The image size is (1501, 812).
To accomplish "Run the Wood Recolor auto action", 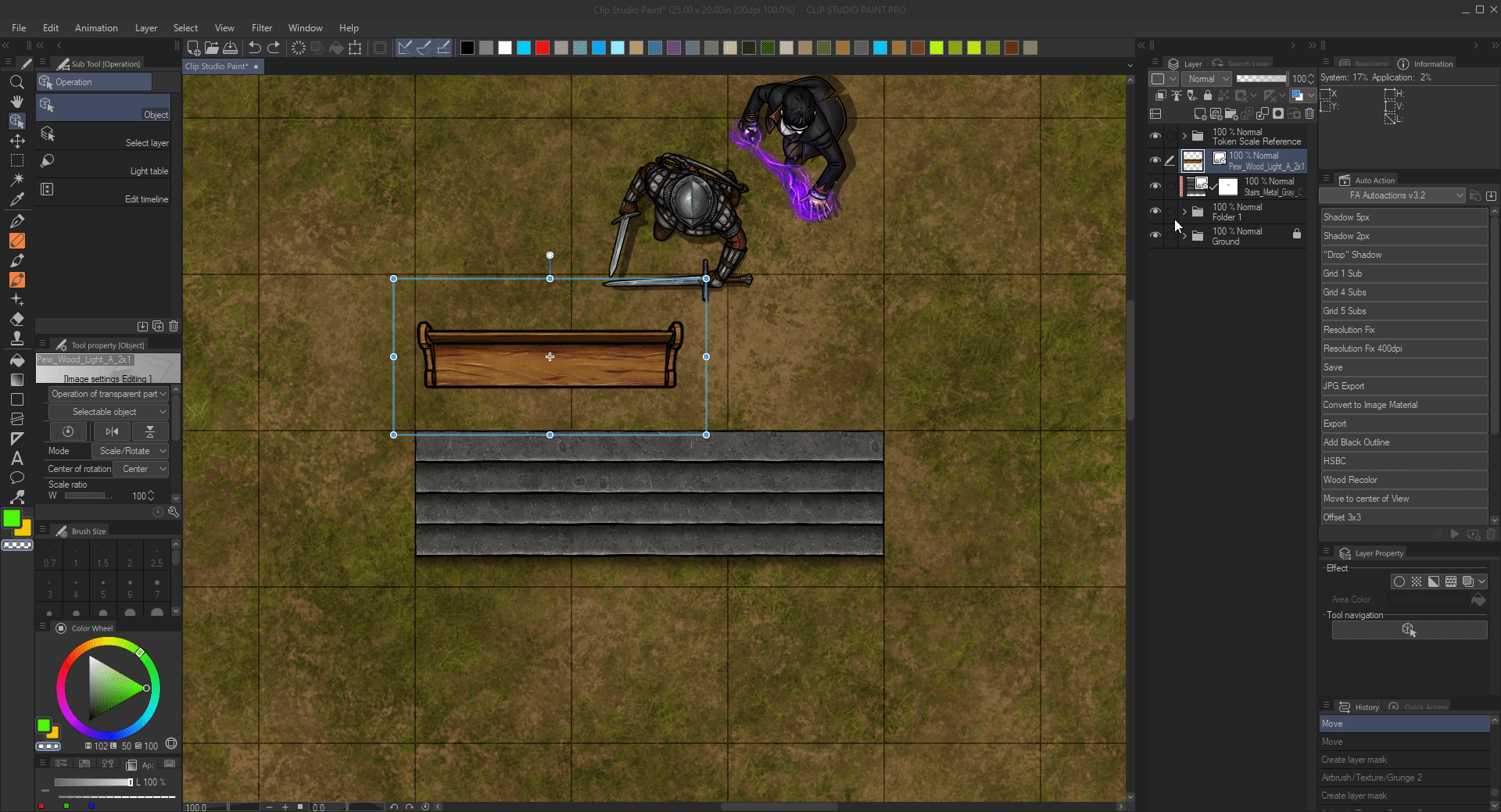I will coord(1403,480).
